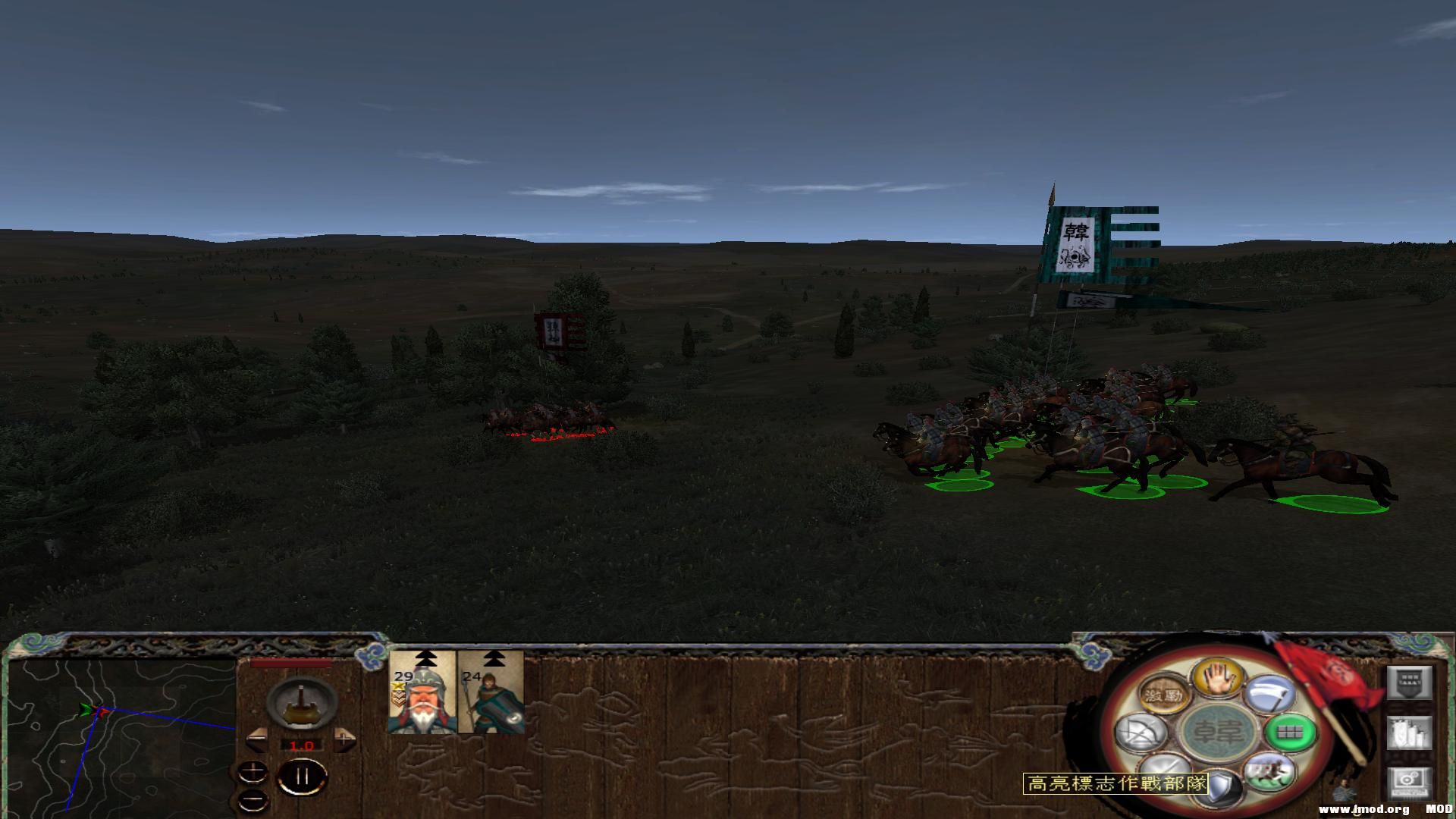Open the banner display button at top right
This screenshot has width=1456, height=819.
coord(1410,683)
